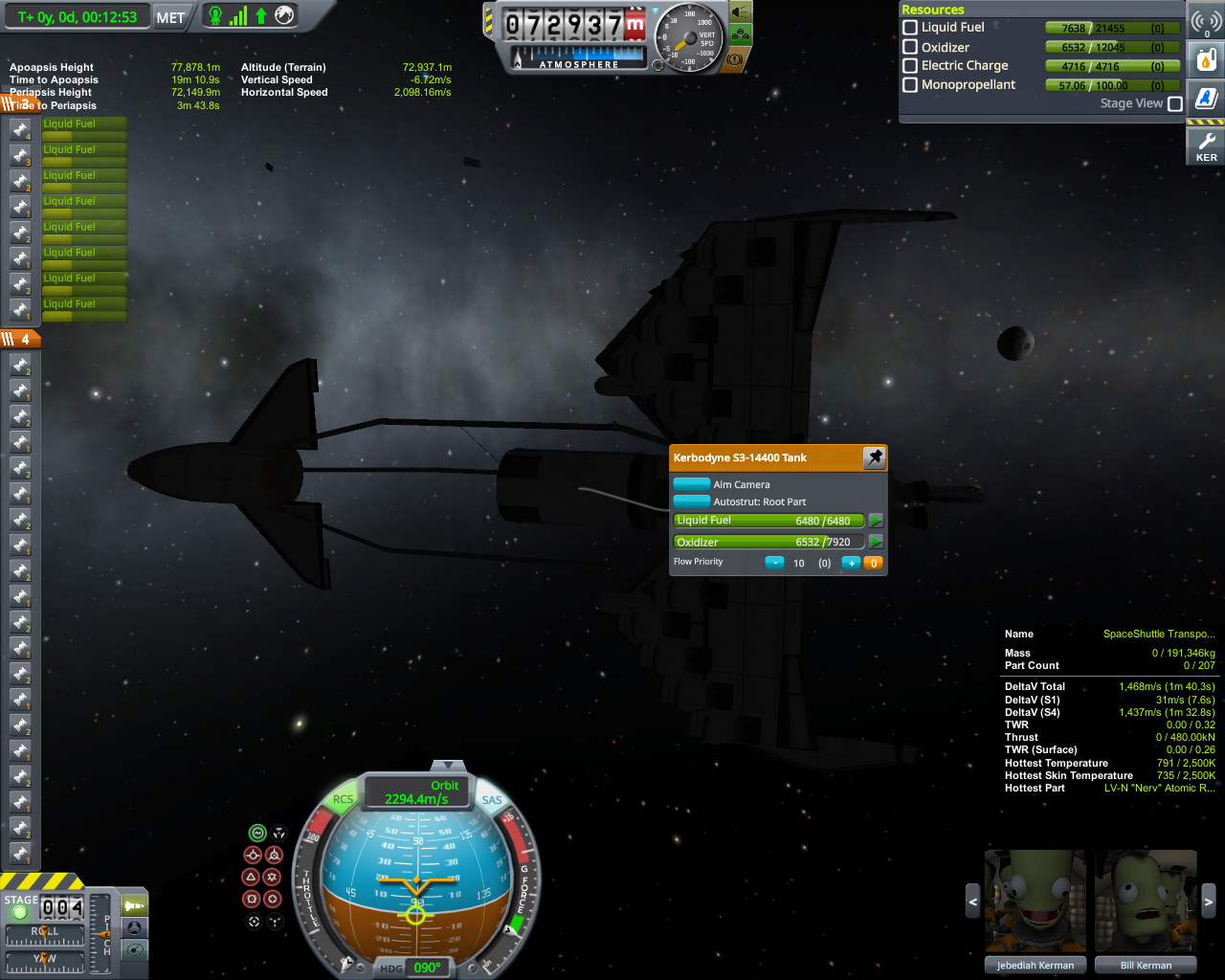Toggle Autostrut: Root Part option
Screen dimensions: 1225x980
[692, 501]
